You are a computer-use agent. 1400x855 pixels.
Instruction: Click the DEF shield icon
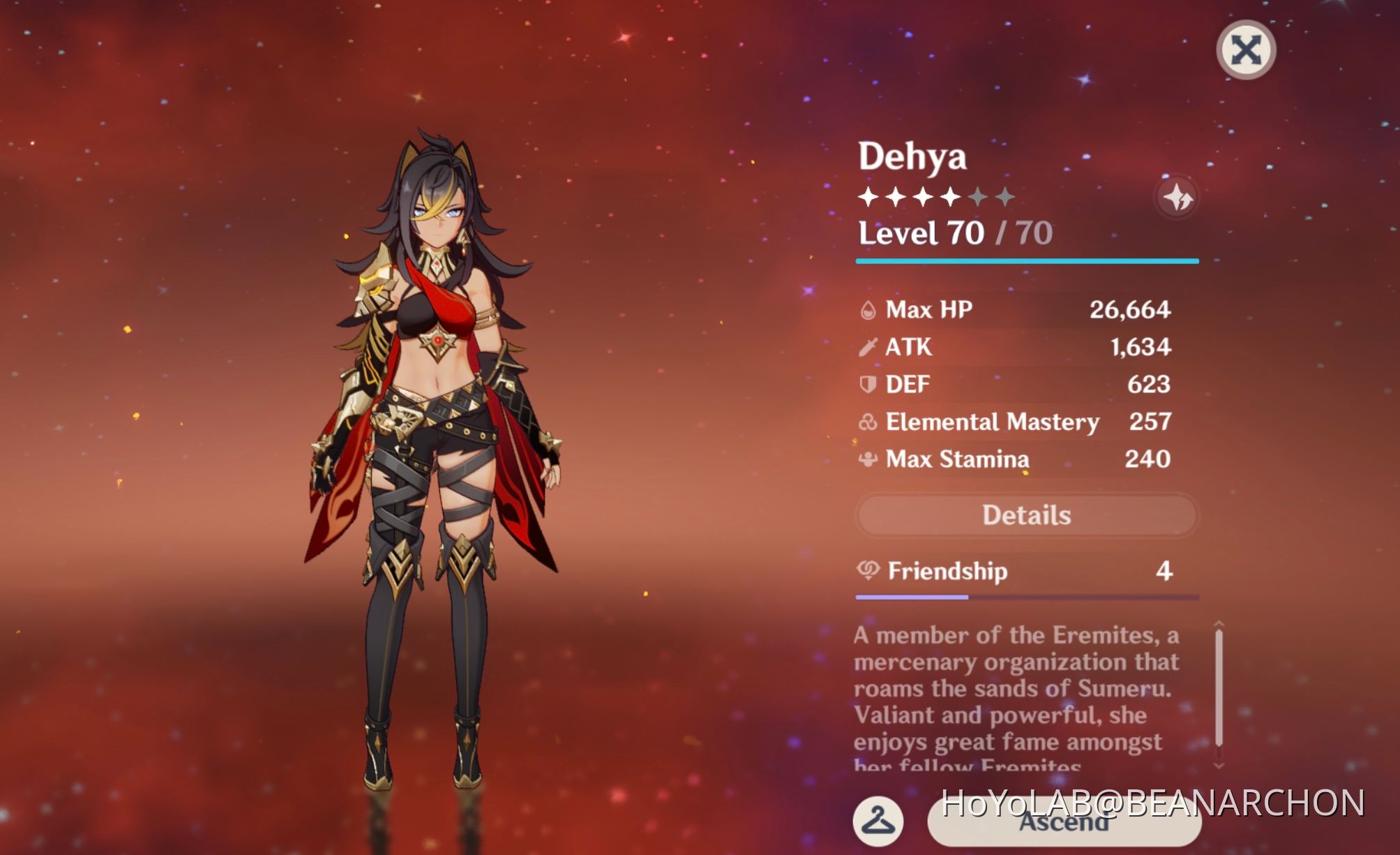pos(867,385)
